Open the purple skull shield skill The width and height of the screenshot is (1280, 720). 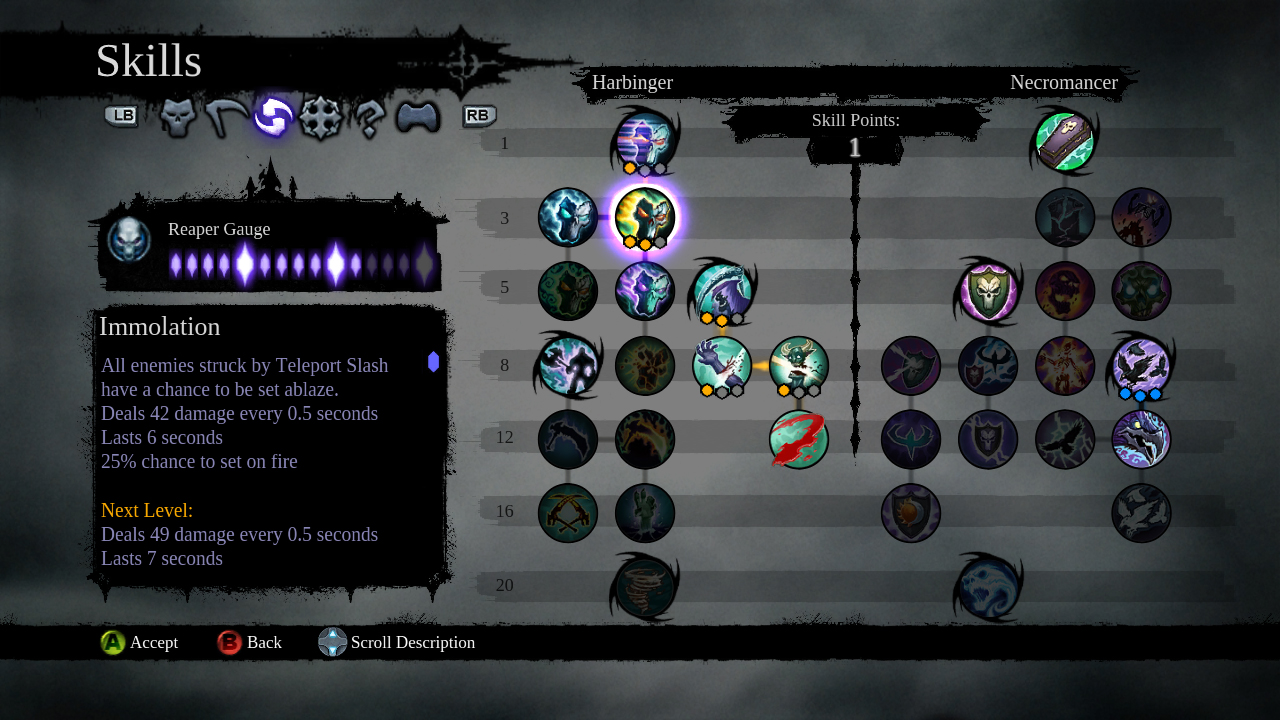click(x=988, y=291)
